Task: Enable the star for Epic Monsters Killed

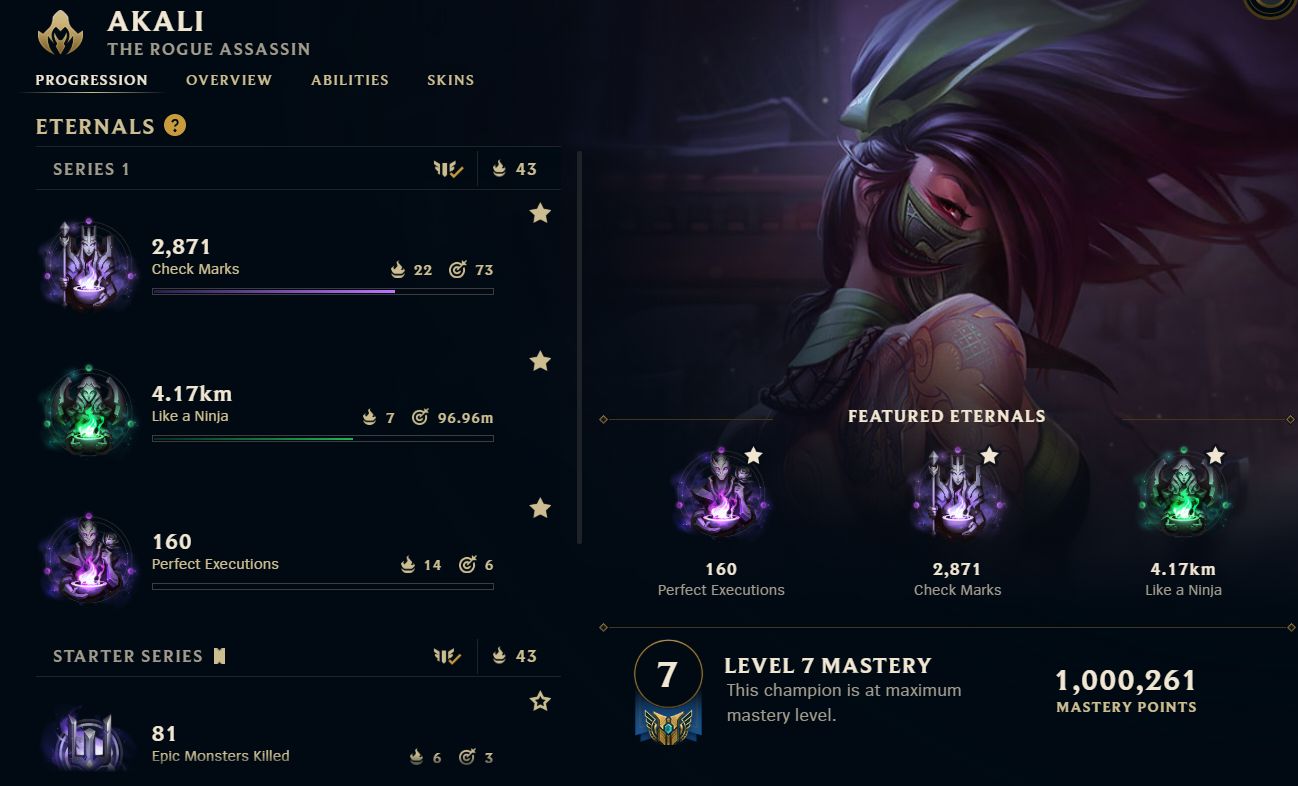Action: click(x=540, y=701)
